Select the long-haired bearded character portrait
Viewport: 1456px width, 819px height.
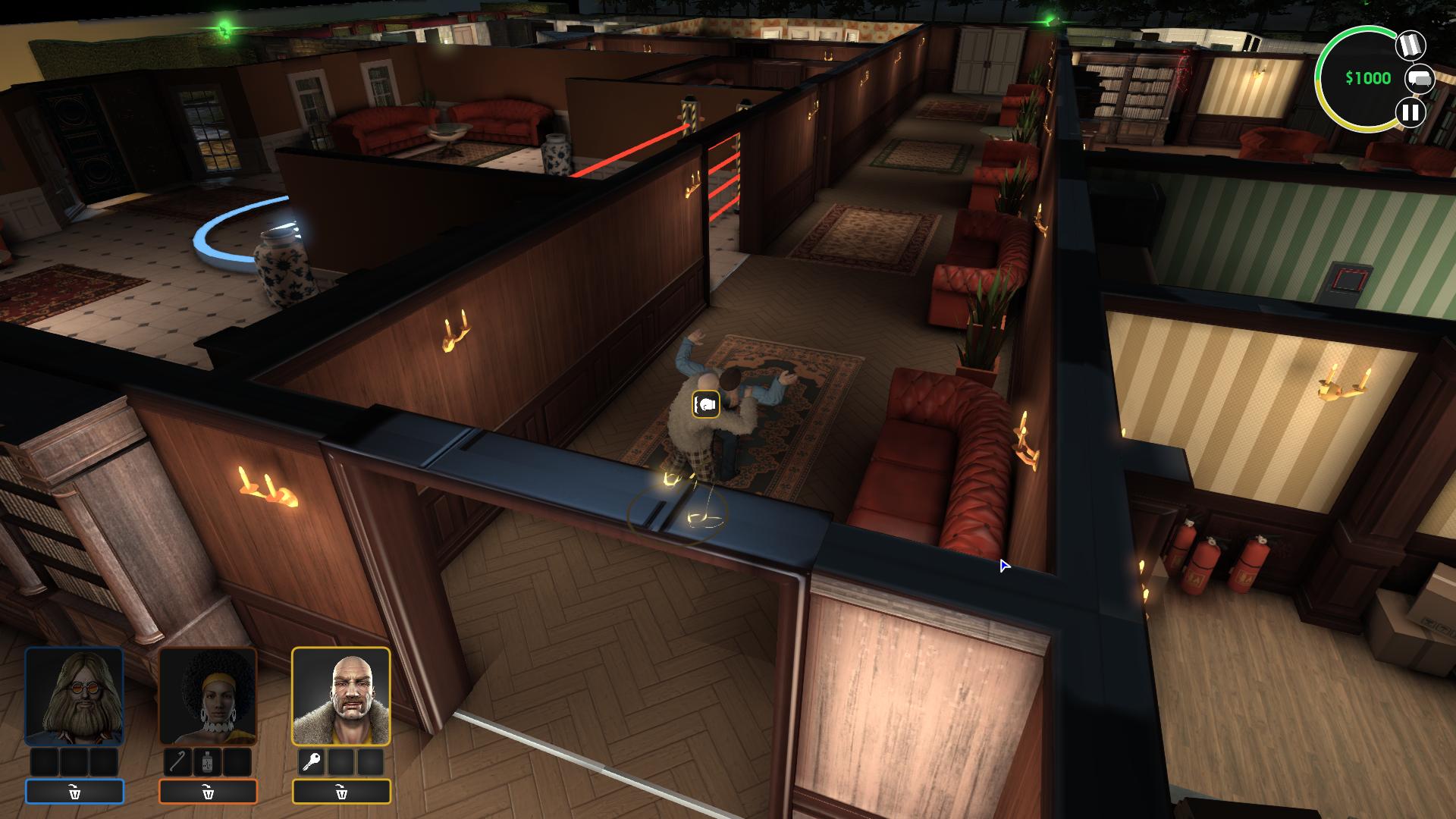coord(74,696)
